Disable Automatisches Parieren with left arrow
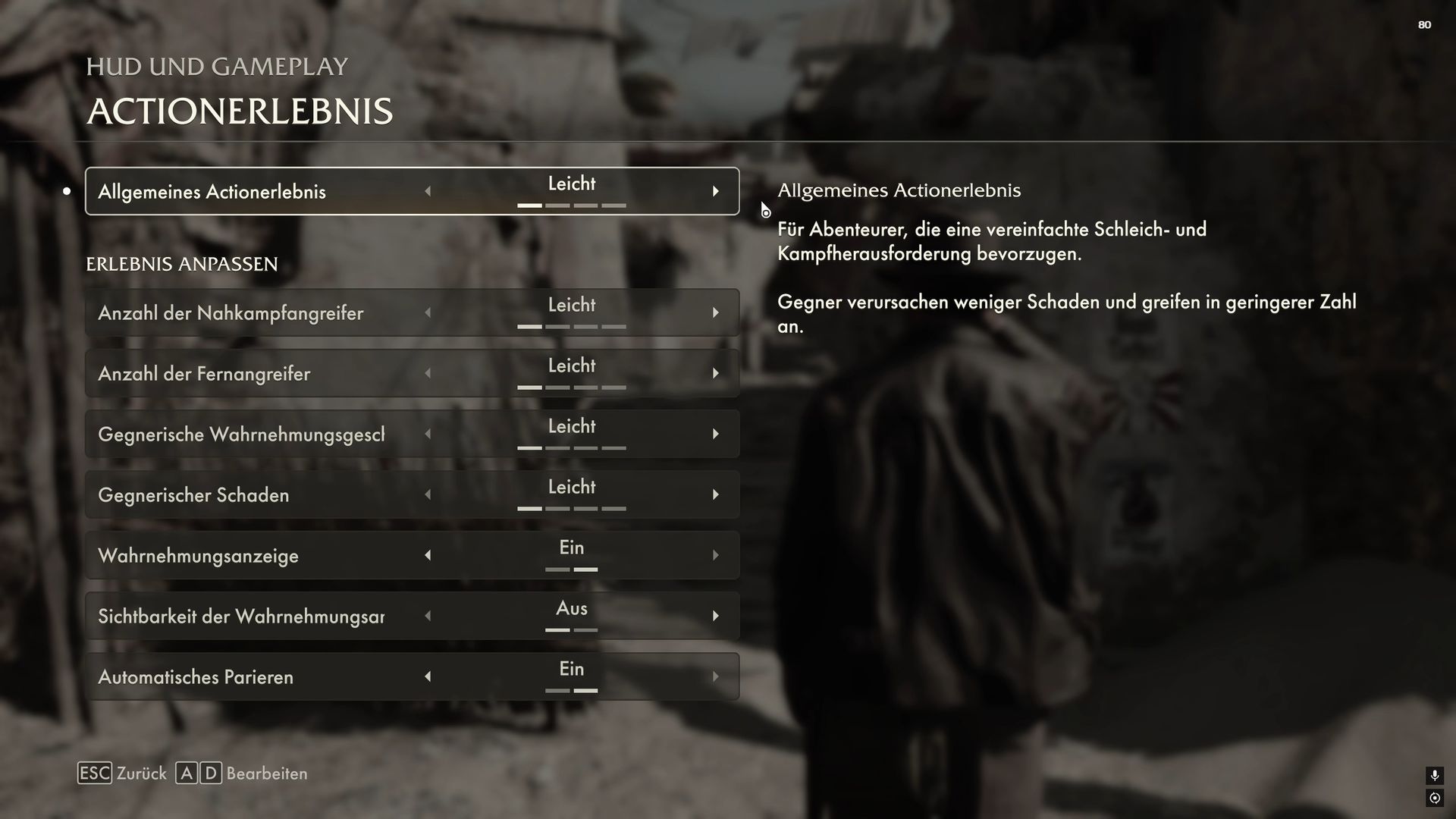Screen dimensions: 1456x819 tap(428, 677)
